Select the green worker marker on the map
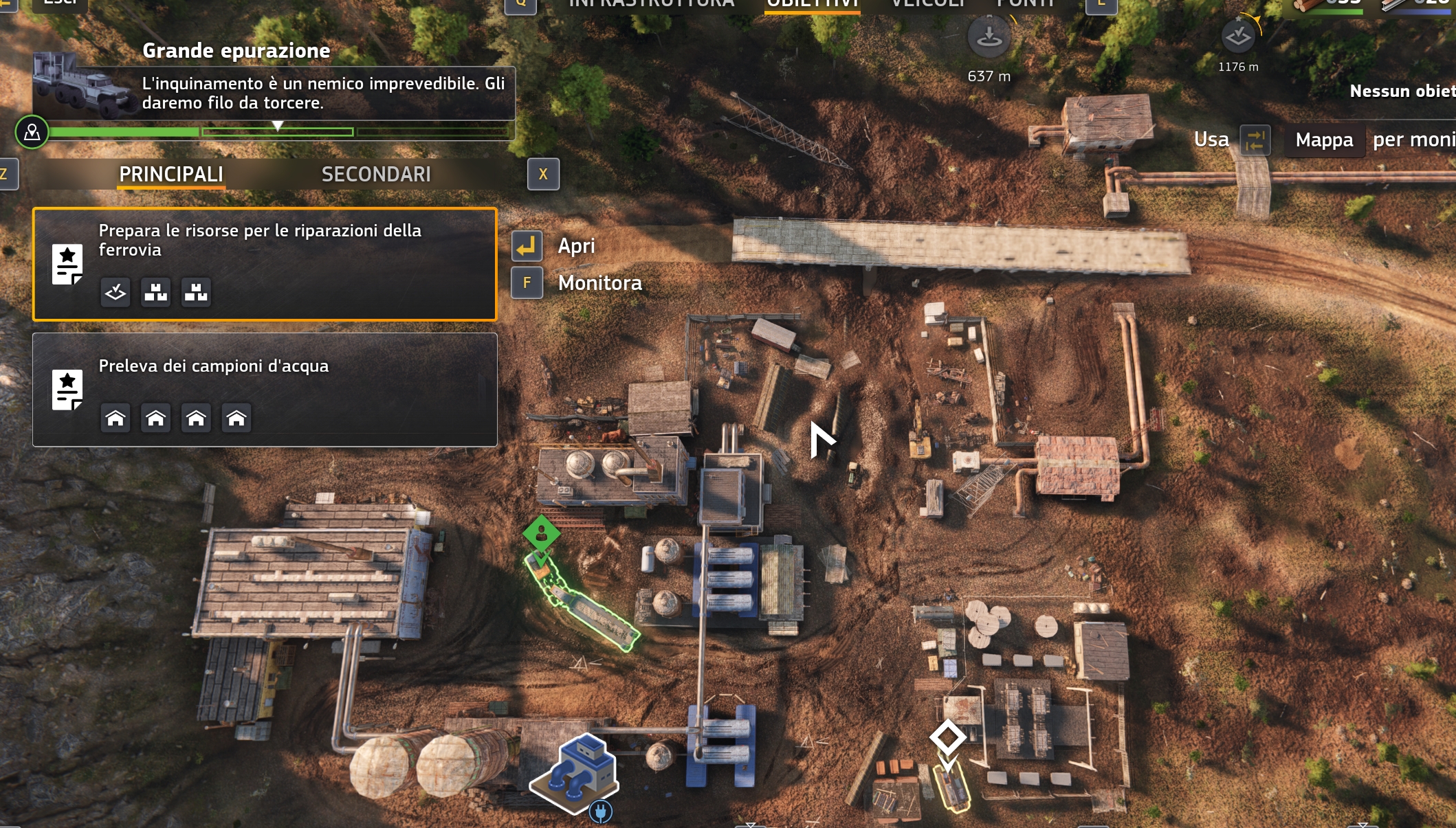 (x=541, y=533)
